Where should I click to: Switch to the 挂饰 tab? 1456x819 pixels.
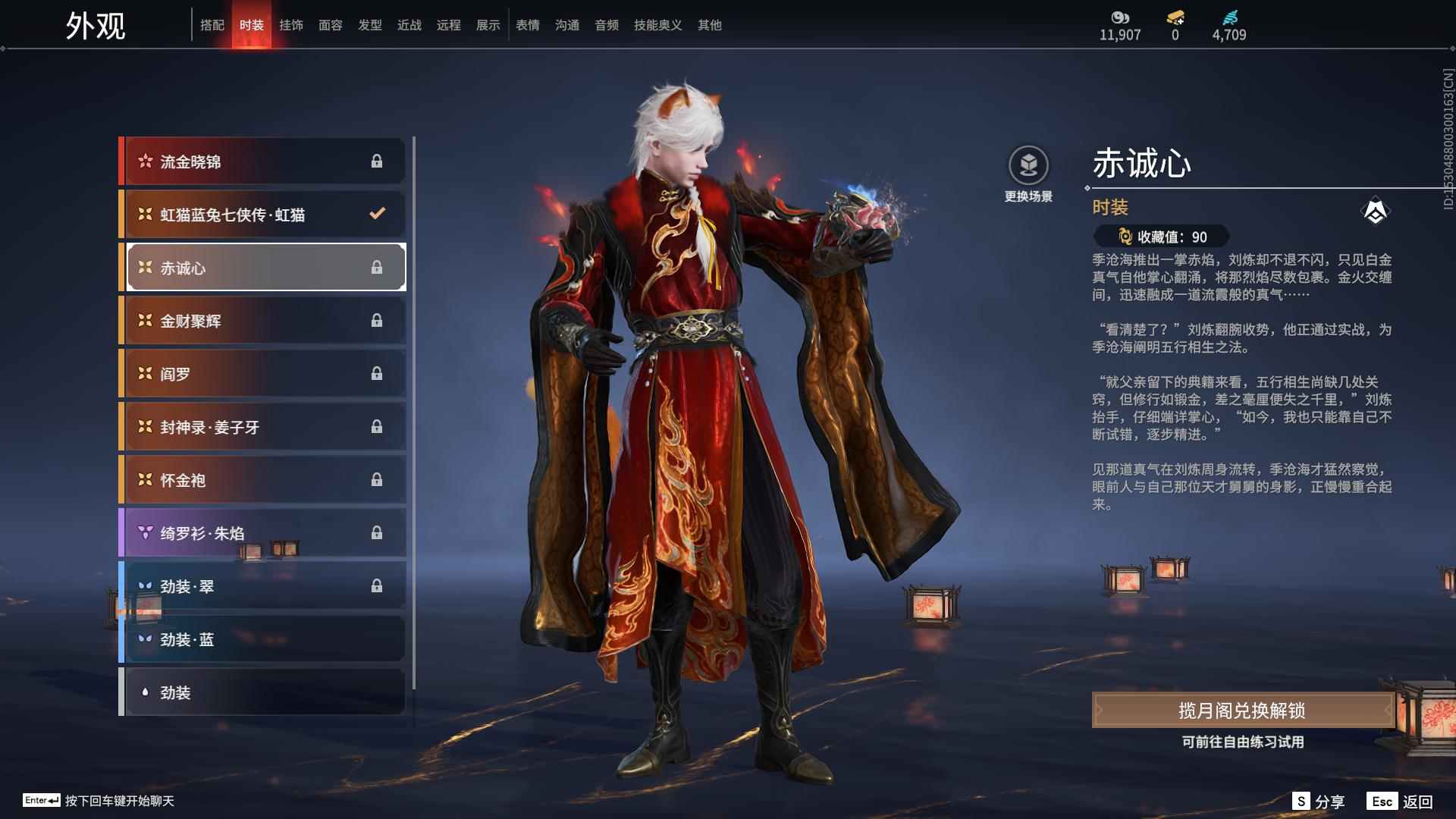[x=292, y=24]
